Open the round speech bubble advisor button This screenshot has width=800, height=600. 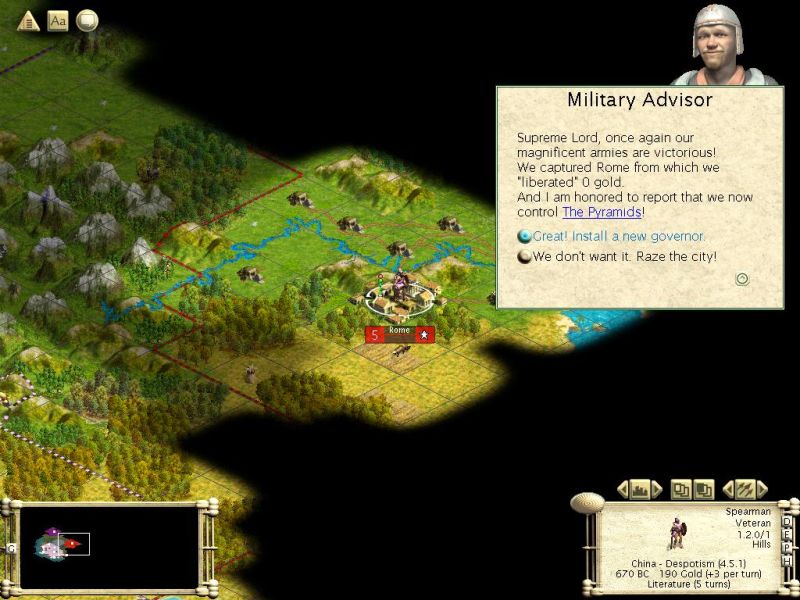point(88,20)
